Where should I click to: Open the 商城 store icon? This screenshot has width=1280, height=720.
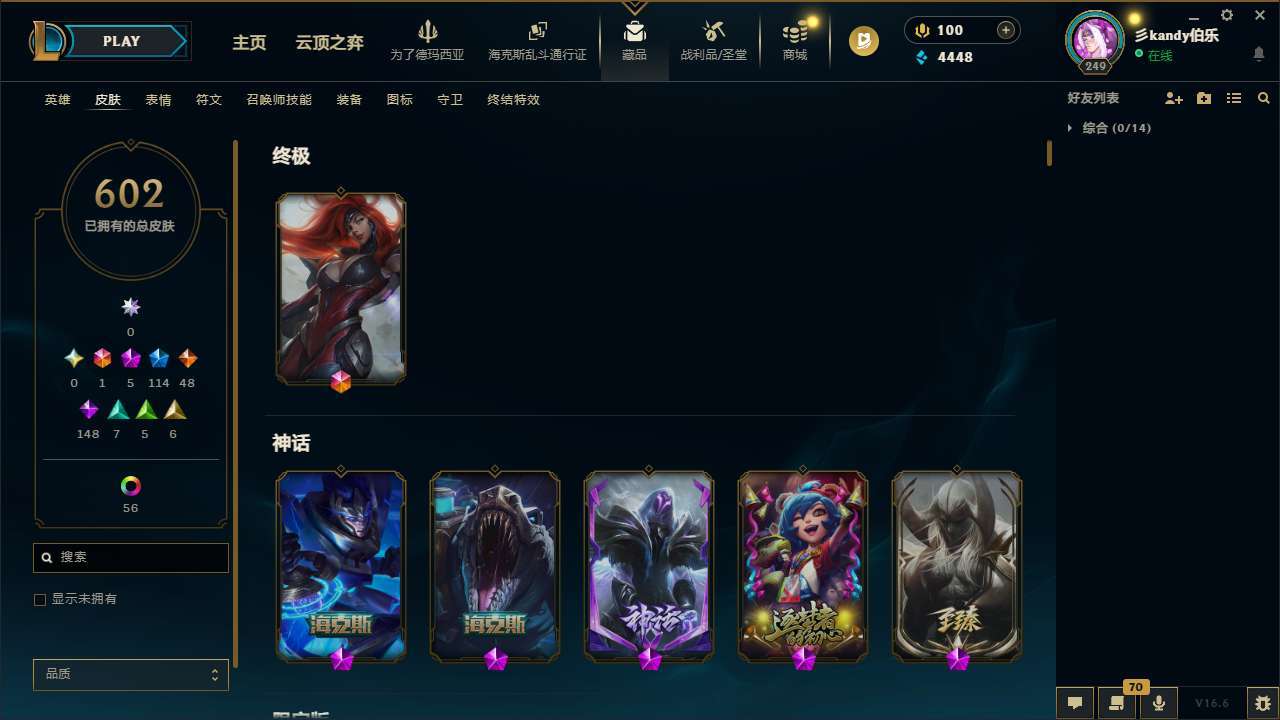point(794,40)
